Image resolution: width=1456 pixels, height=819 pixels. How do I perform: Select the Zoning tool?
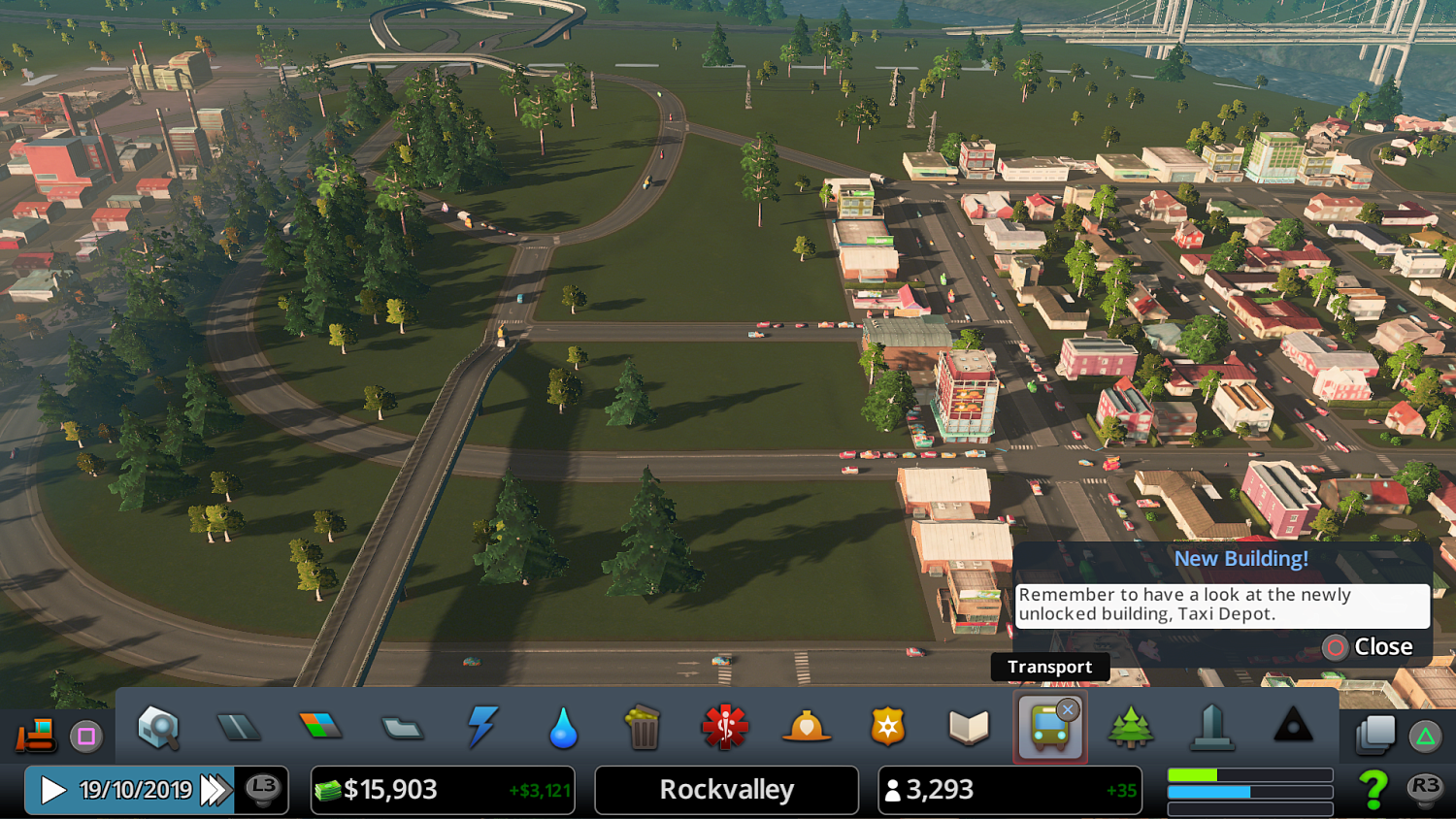321,726
